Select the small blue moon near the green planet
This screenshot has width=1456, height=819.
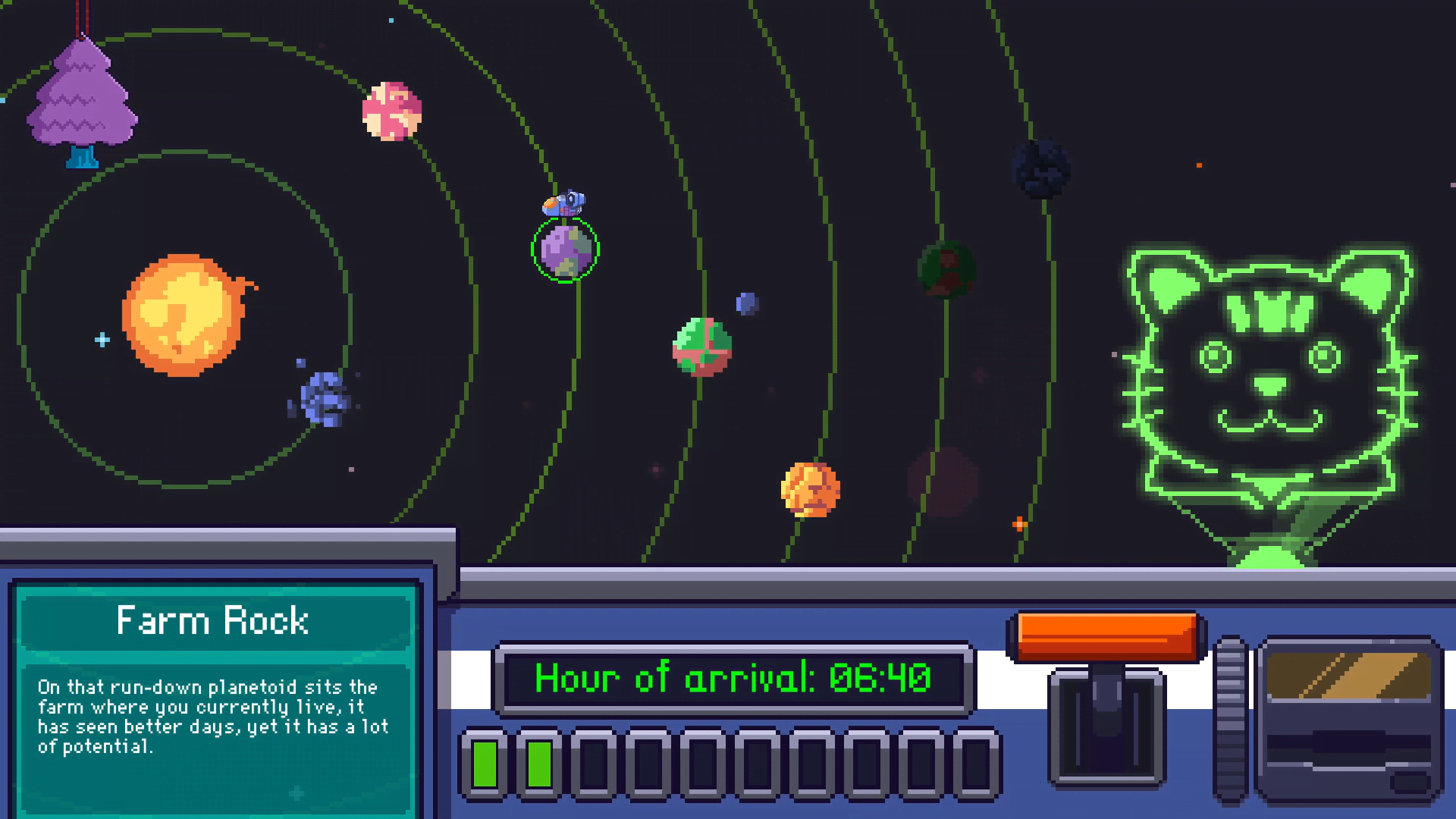click(745, 303)
